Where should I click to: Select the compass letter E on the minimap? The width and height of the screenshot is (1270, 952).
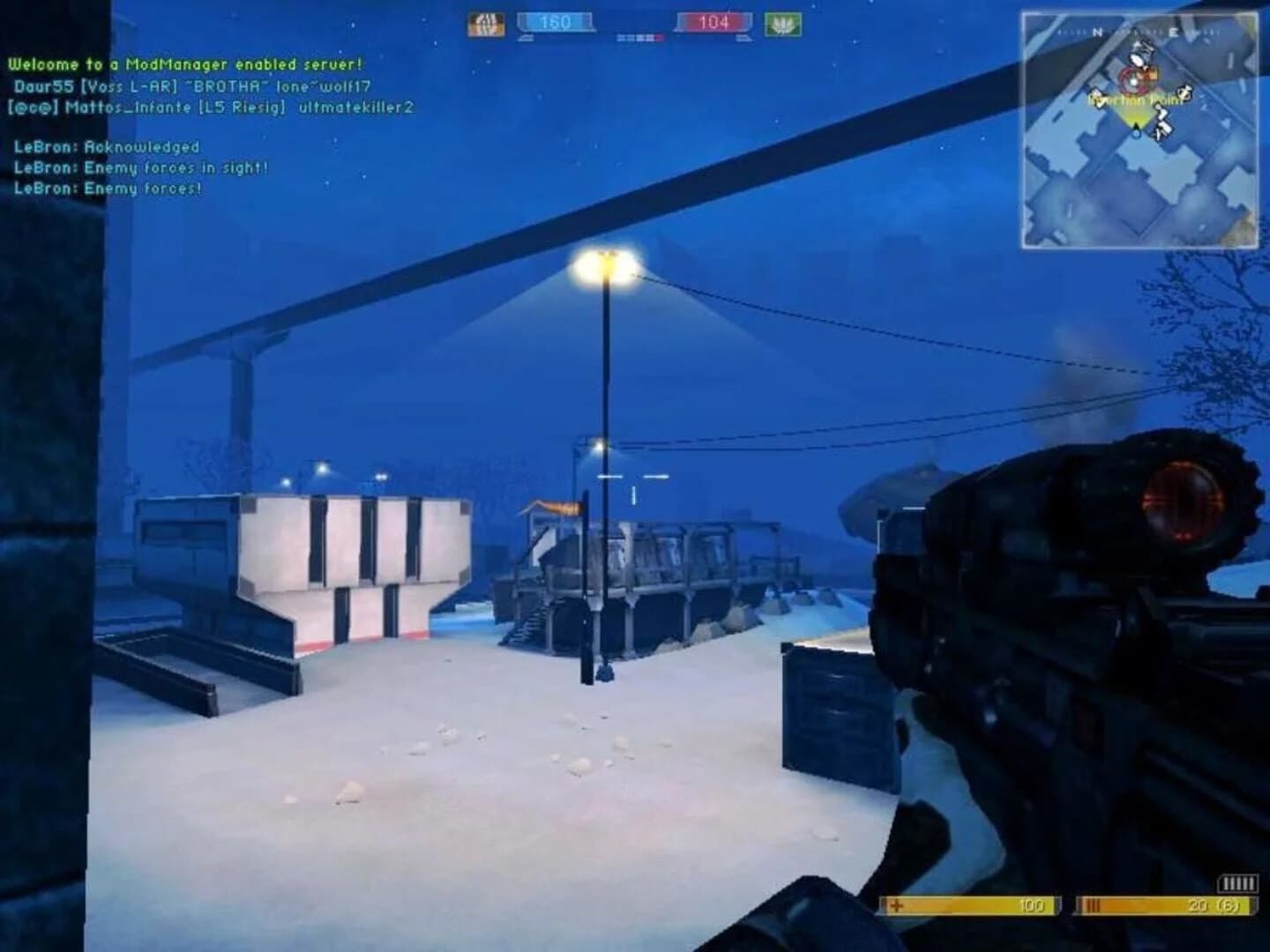(1174, 32)
